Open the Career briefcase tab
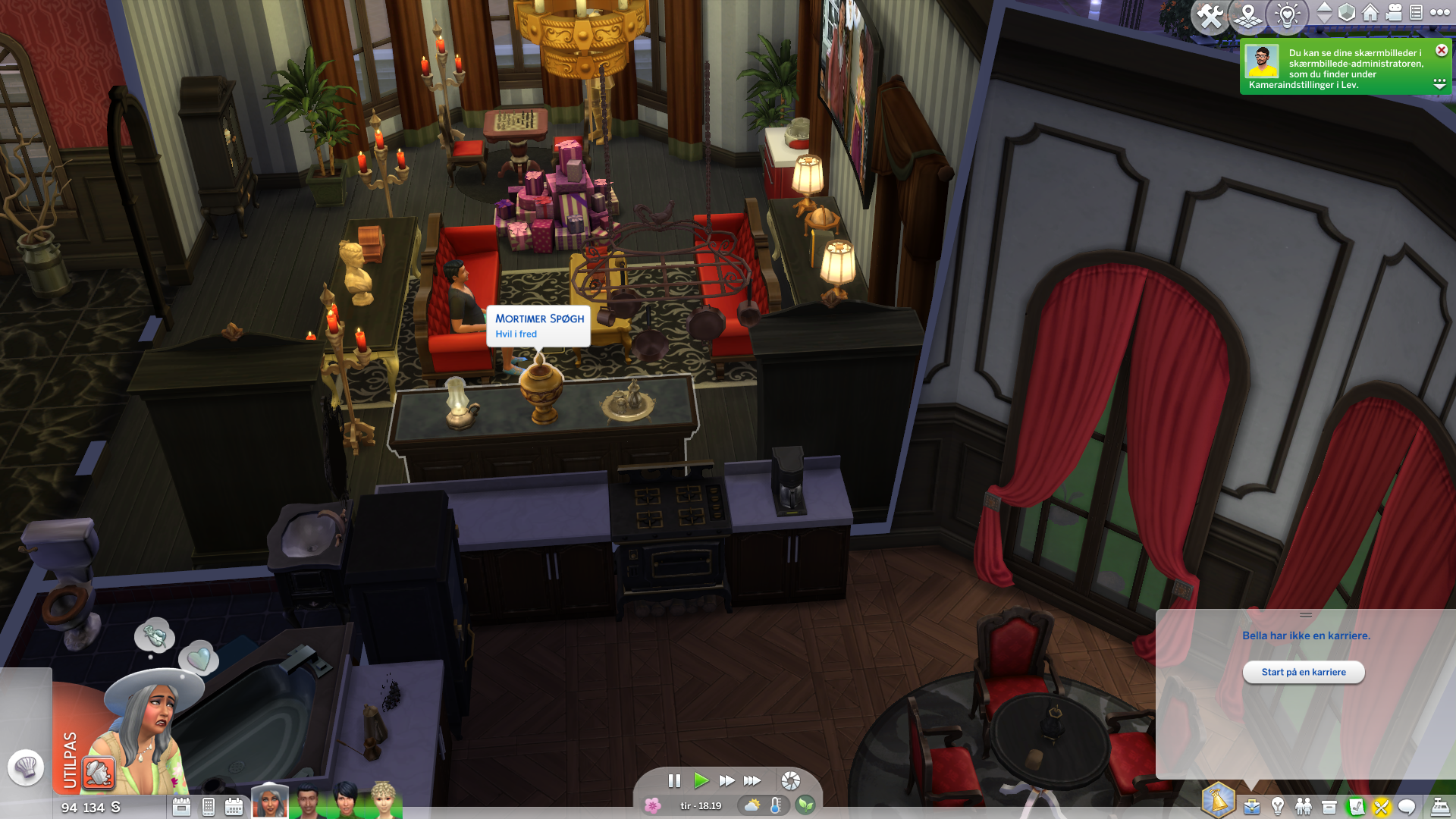Viewport: 1456px width, 819px height. click(x=1252, y=806)
